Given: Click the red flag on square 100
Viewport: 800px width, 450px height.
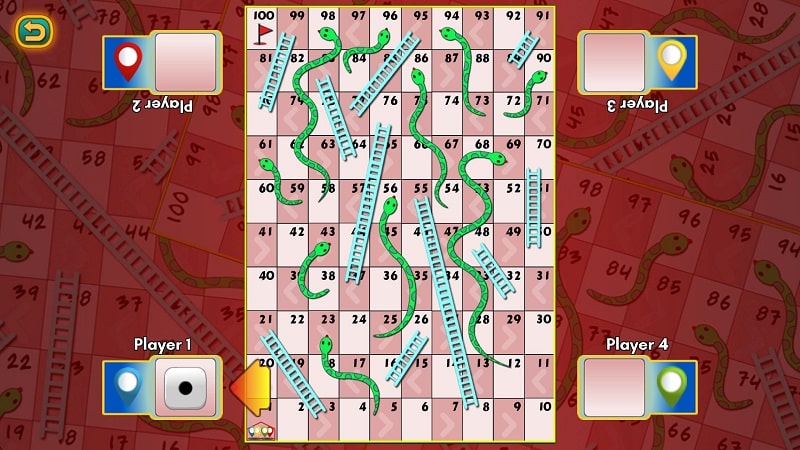Looking at the screenshot, I should point(263,34).
